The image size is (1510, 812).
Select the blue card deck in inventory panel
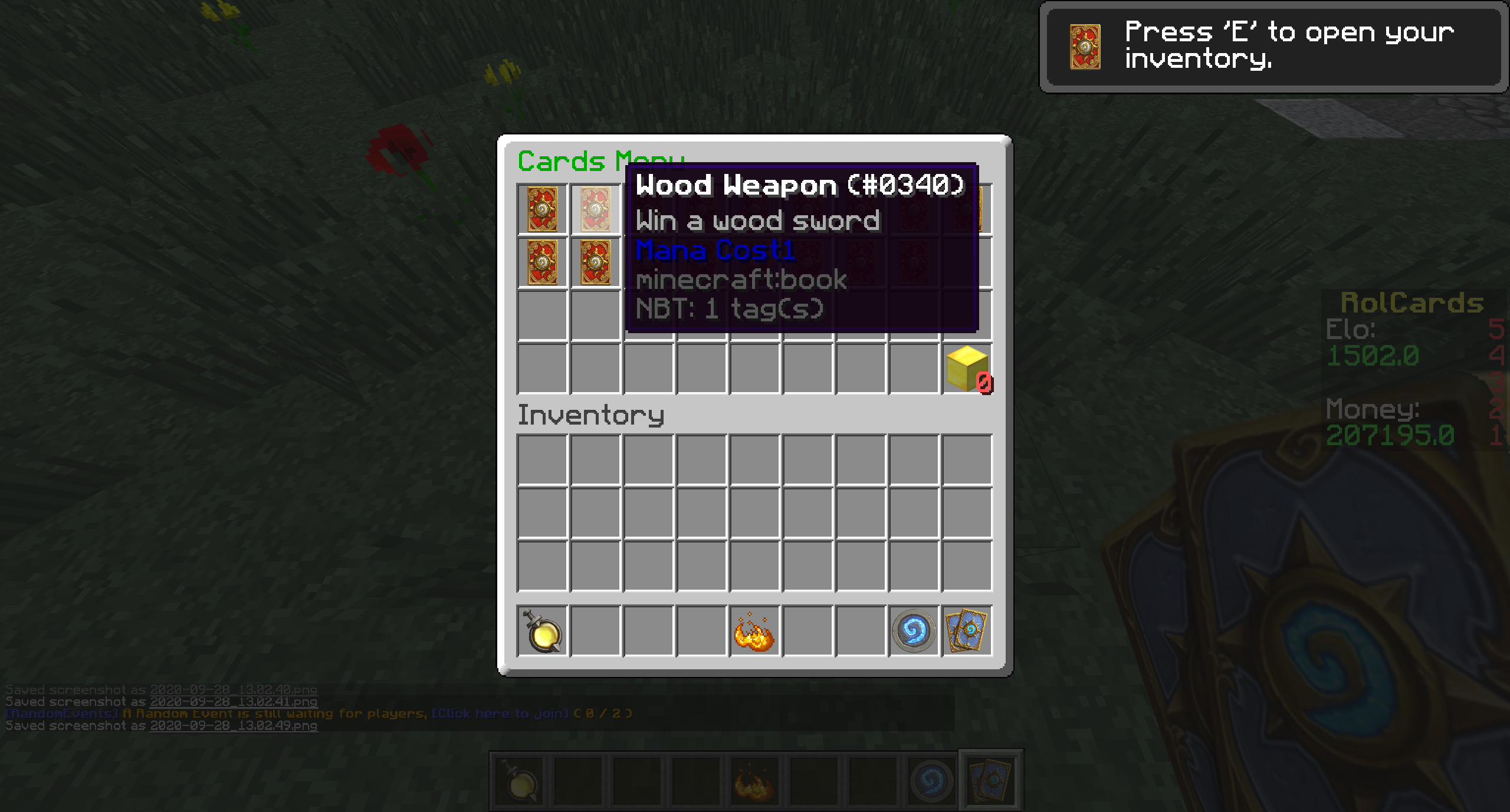(967, 632)
